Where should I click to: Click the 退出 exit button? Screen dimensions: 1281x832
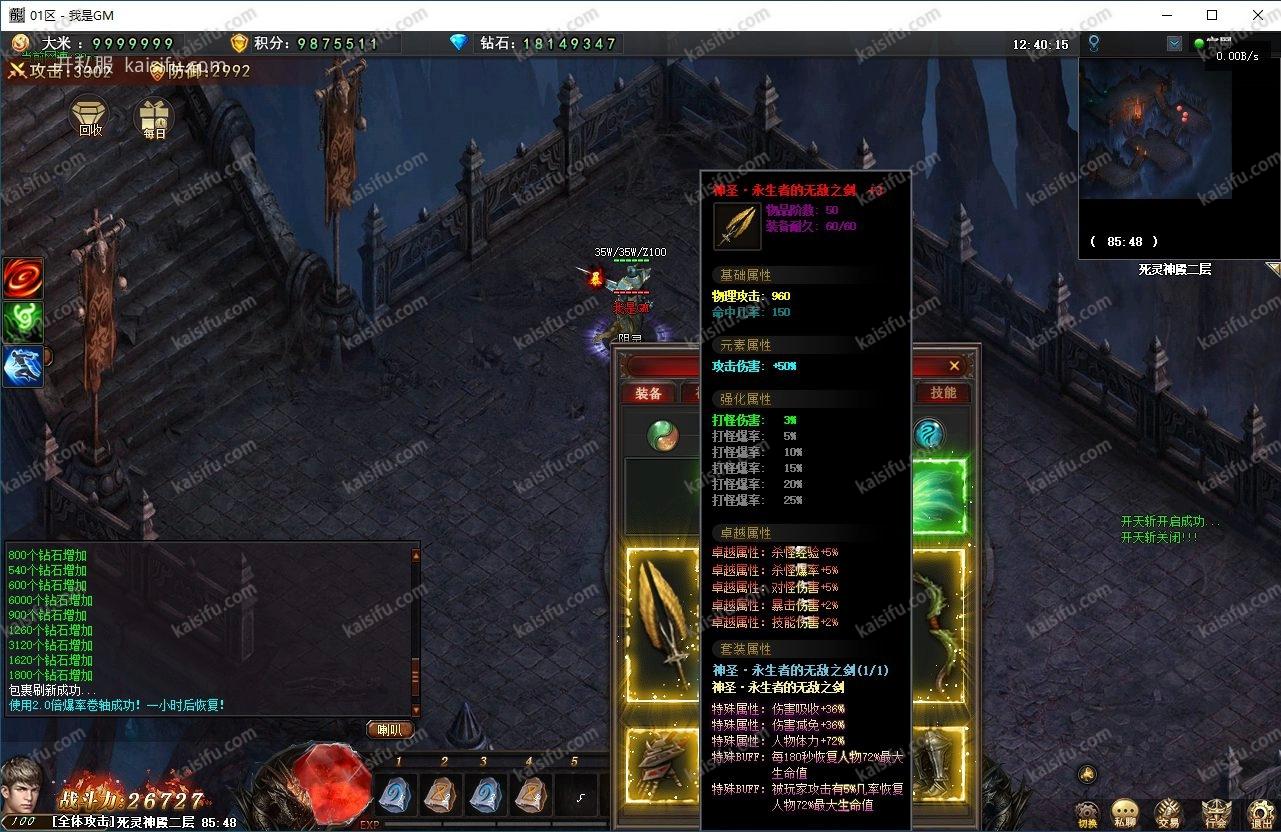1260,814
